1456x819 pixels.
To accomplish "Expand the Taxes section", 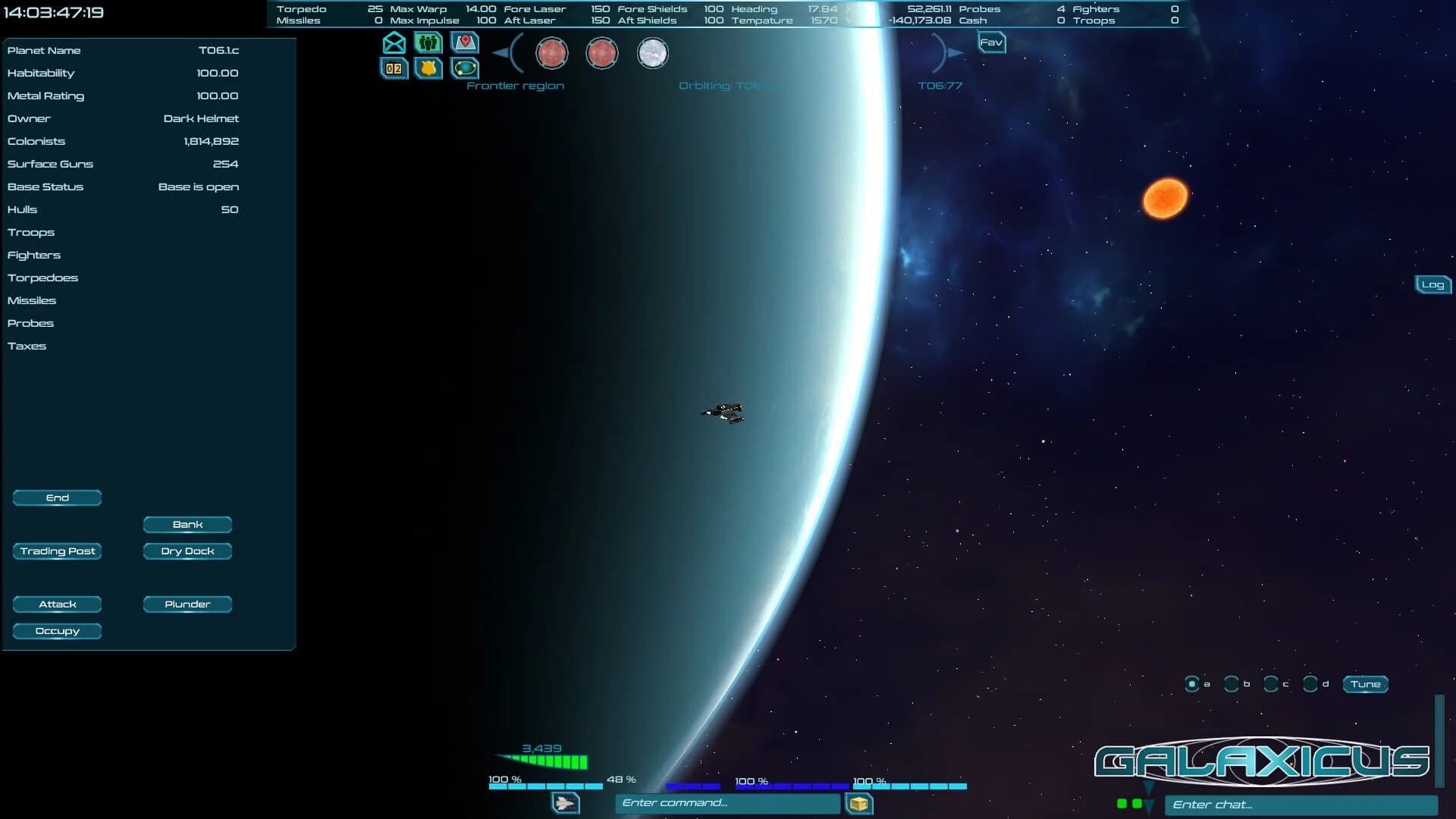I will (x=28, y=346).
